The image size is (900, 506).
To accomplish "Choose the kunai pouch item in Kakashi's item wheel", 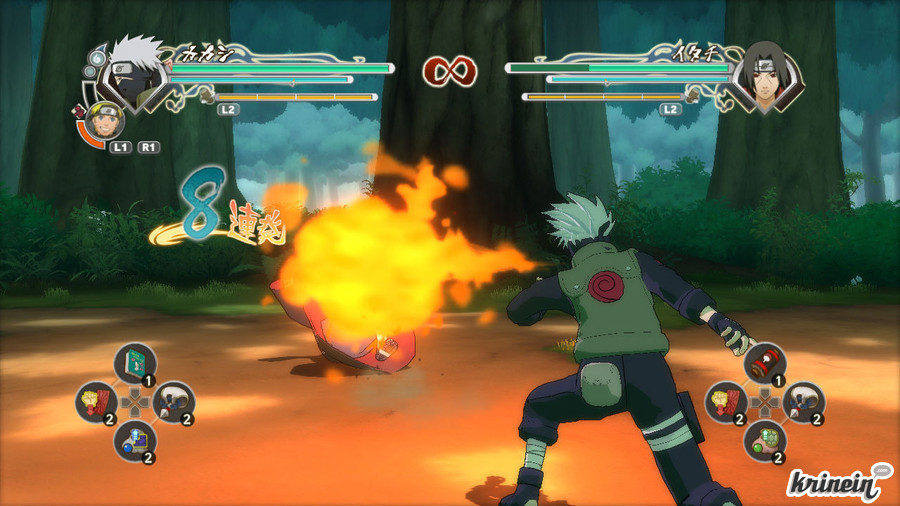I will (x=172, y=401).
